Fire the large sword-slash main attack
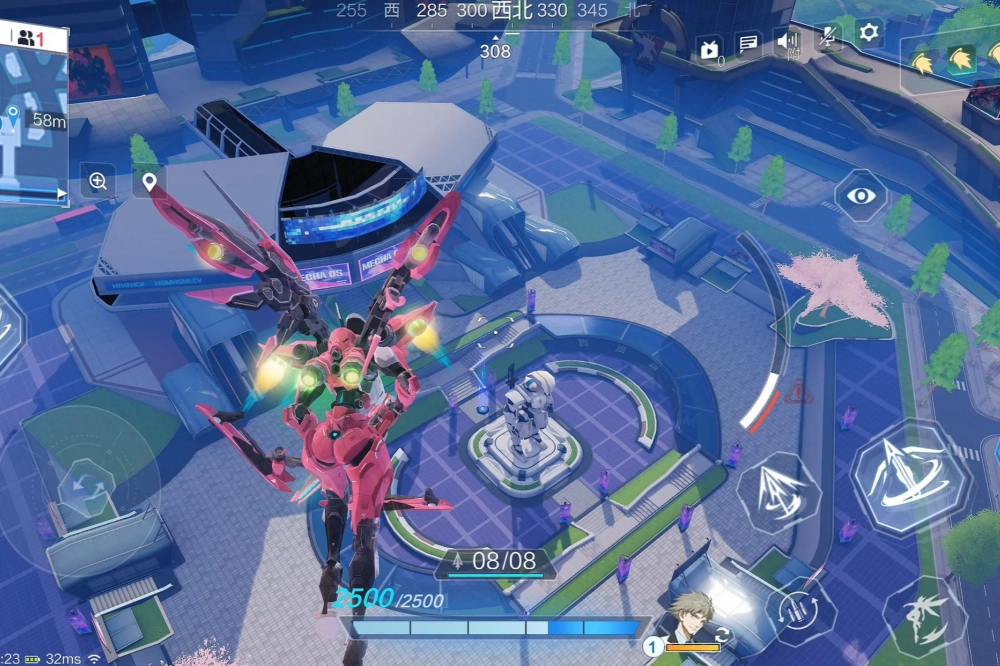This screenshot has width=1000, height=666. click(x=909, y=477)
